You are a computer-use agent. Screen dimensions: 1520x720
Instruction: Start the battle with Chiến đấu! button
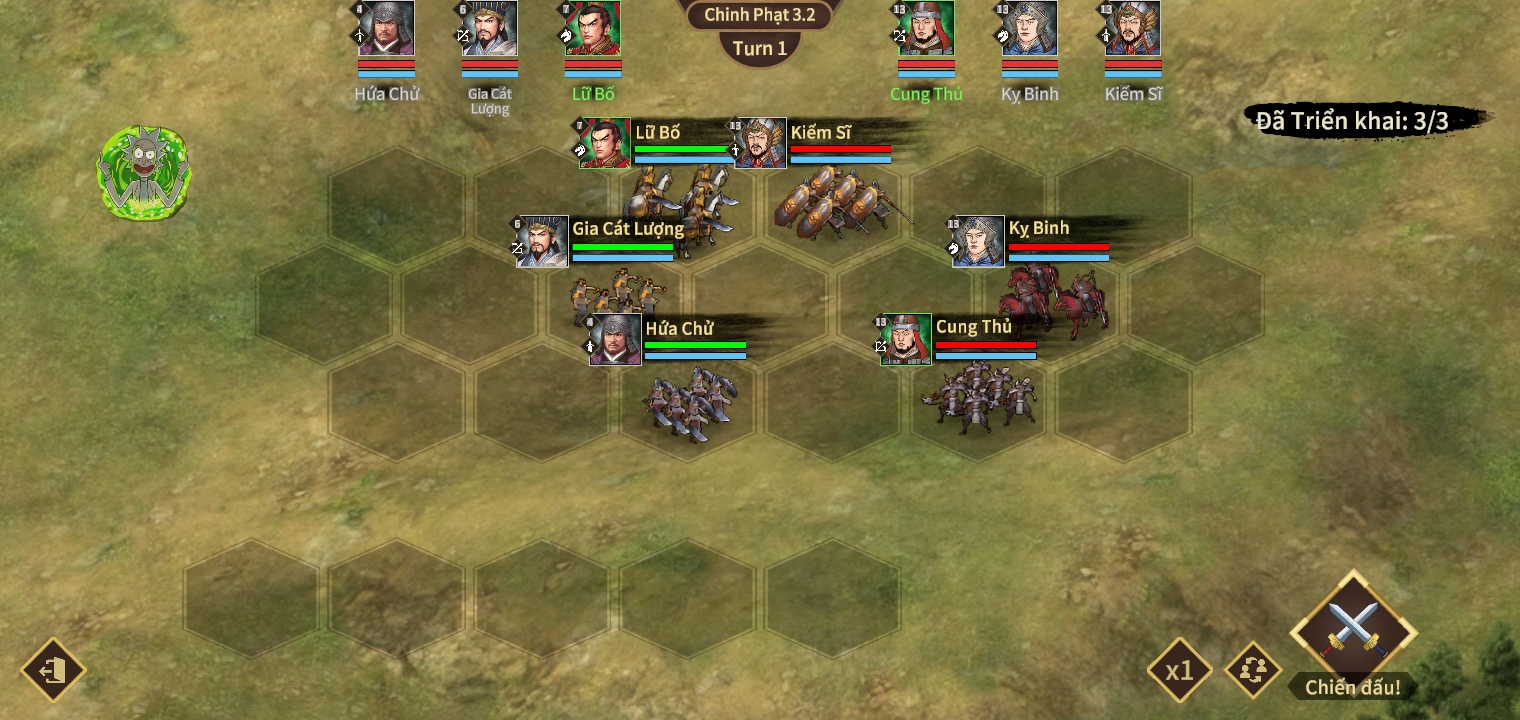coord(1353,631)
